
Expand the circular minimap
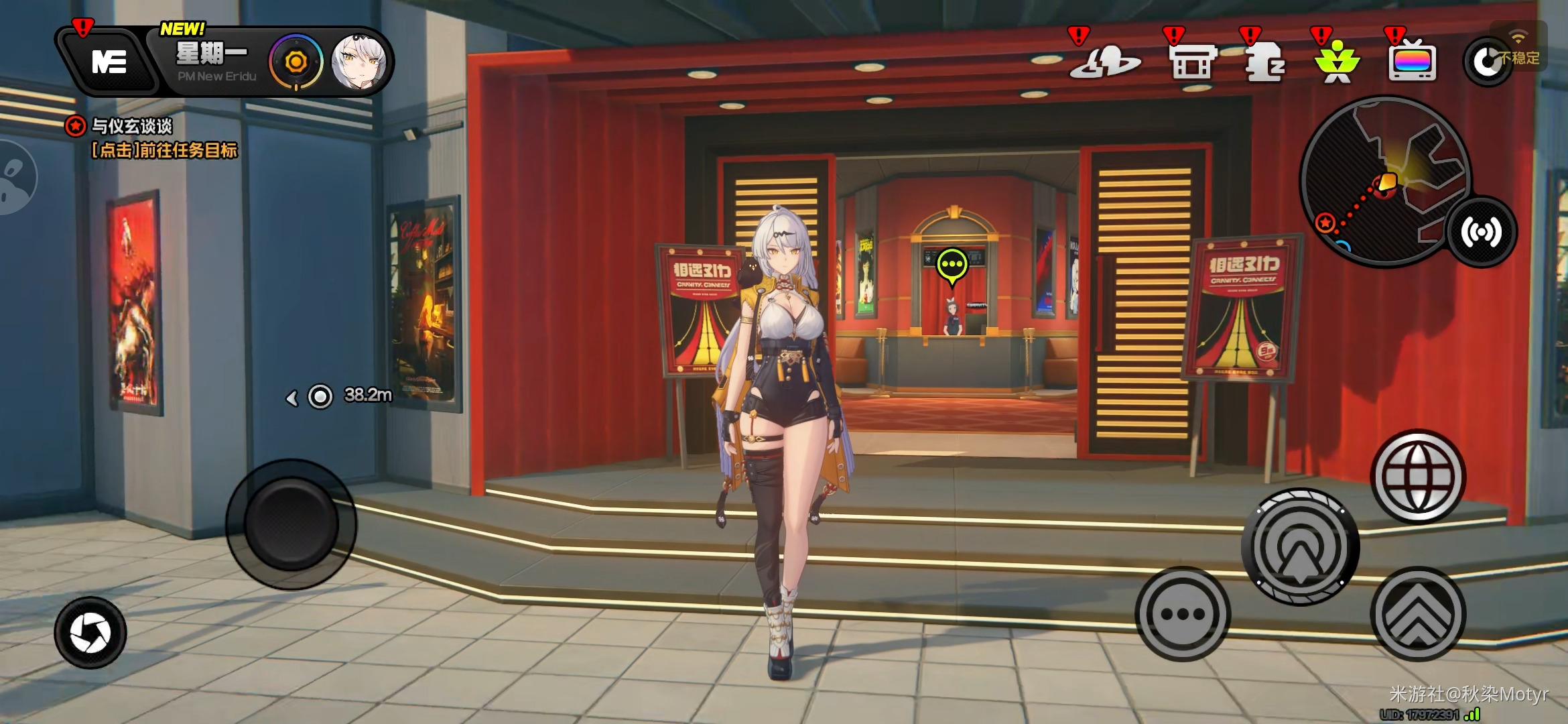(1384, 181)
